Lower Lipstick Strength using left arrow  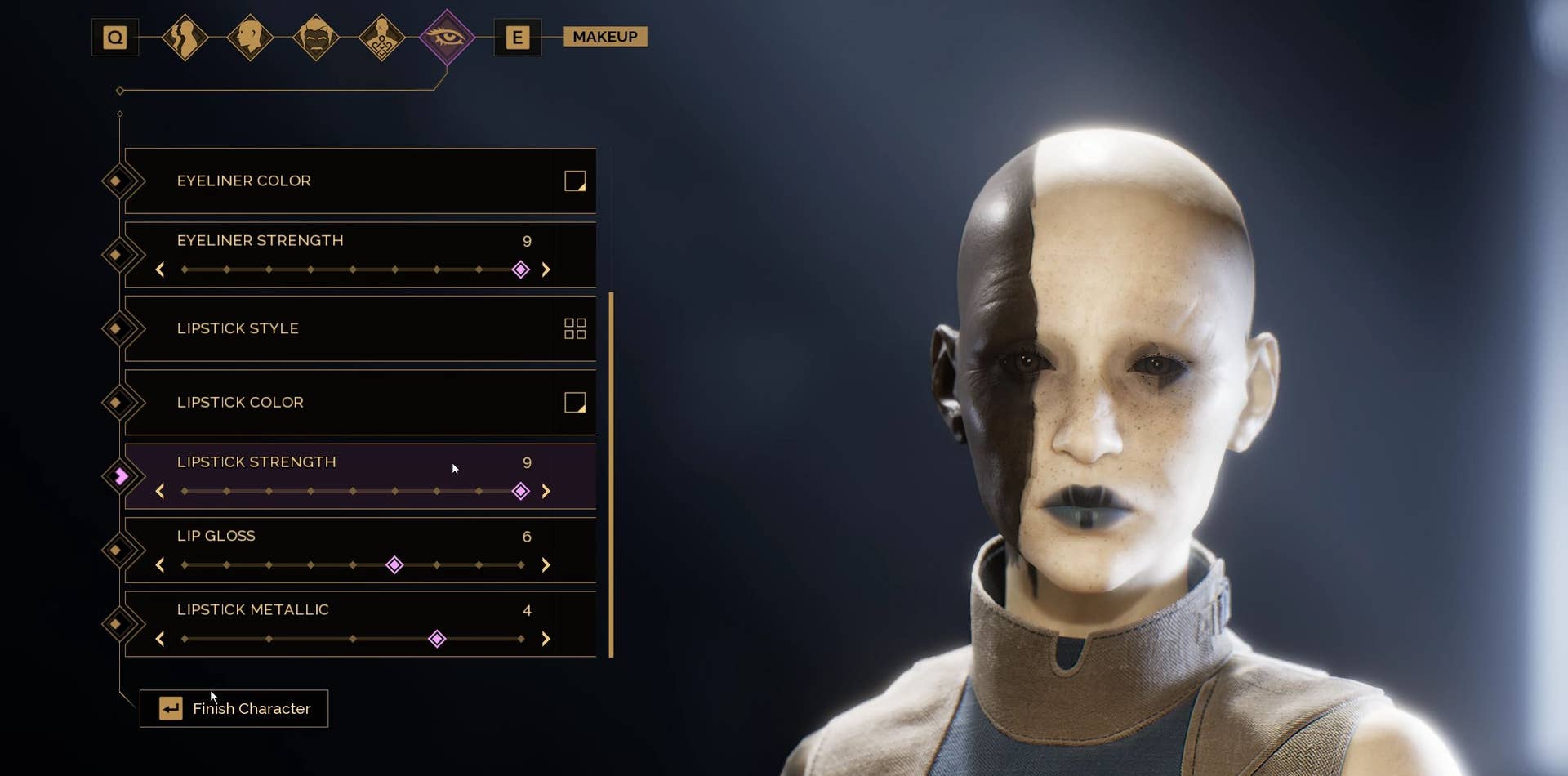click(160, 491)
